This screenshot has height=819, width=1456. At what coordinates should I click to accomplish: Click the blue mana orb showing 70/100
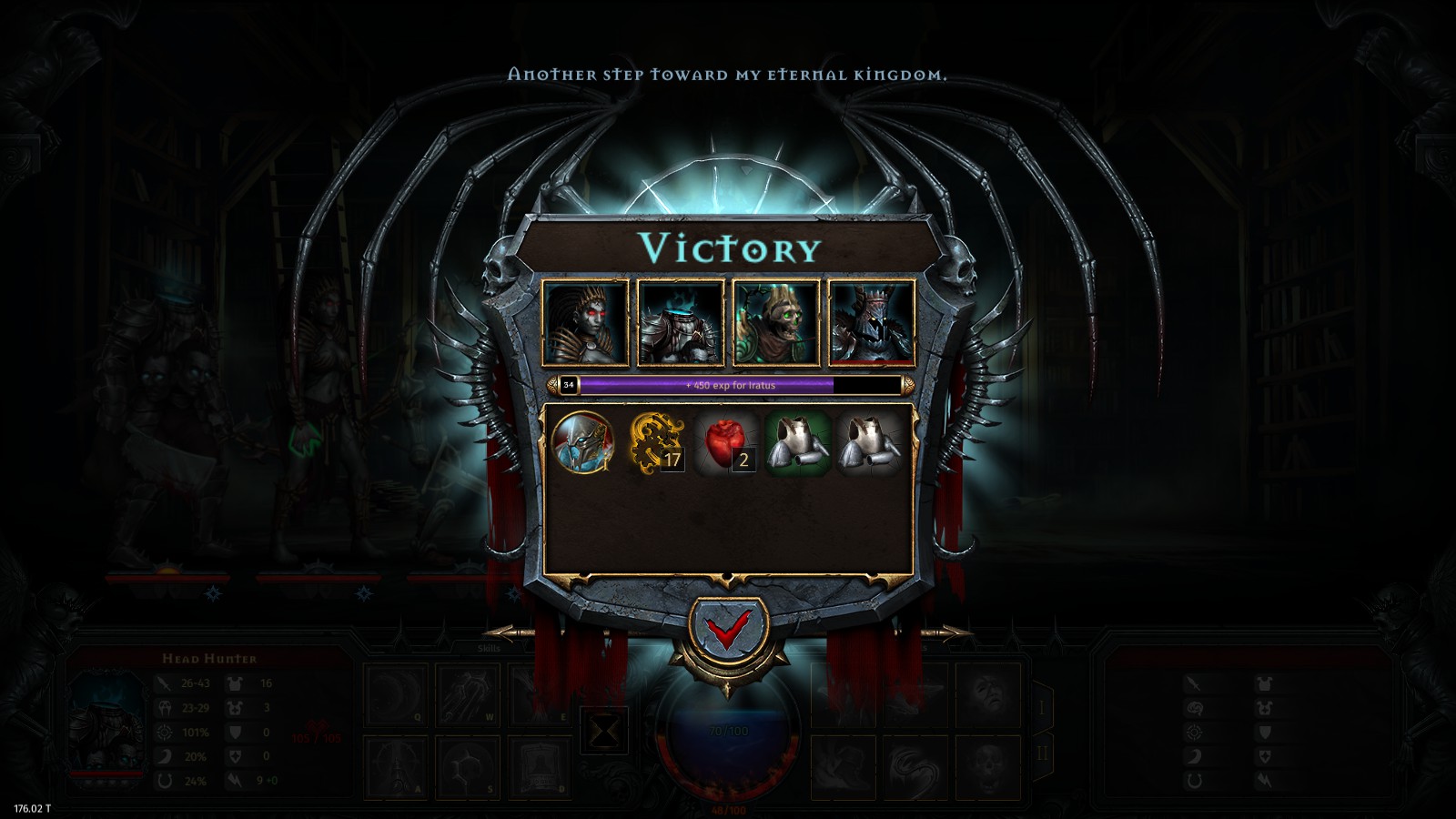coord(728,728)
